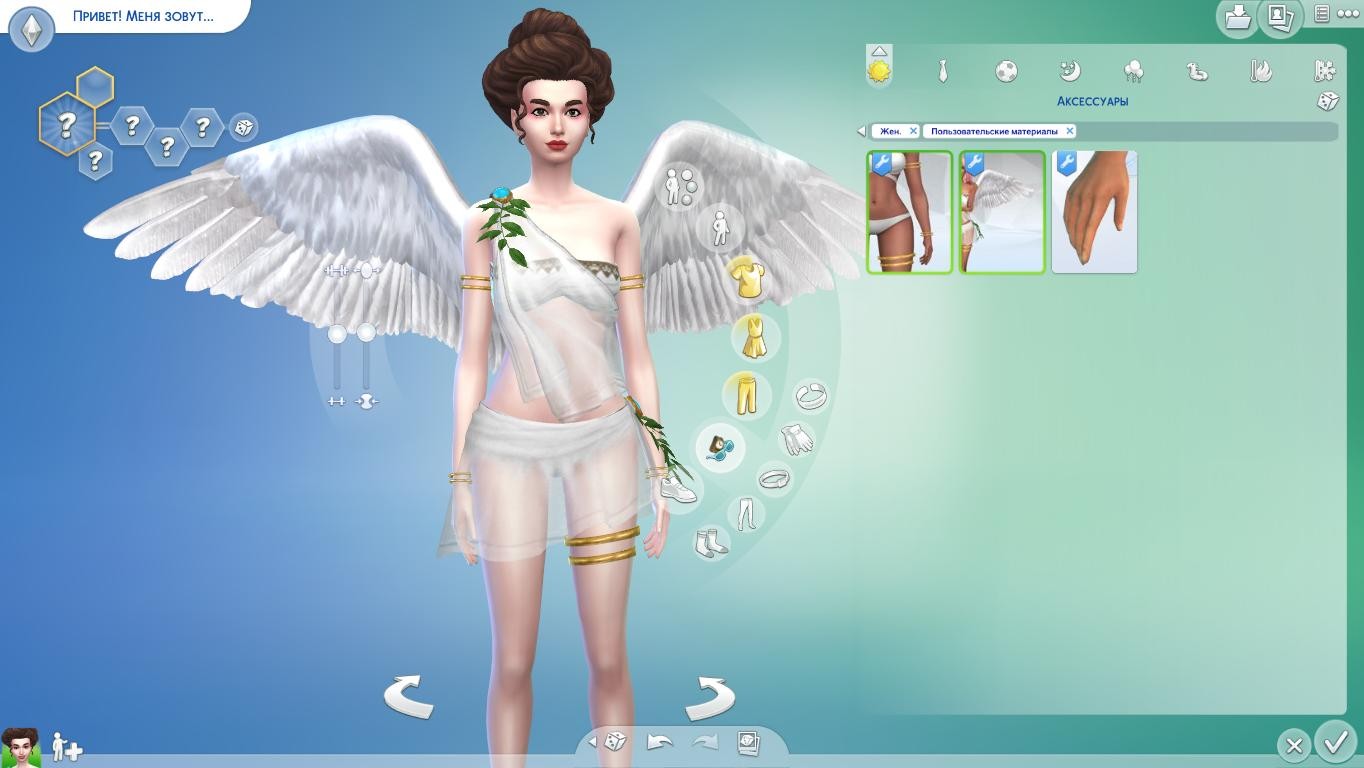Open the pants clothing category
The width and height of the screenshot is (1364, 768).
coord(747,395)
